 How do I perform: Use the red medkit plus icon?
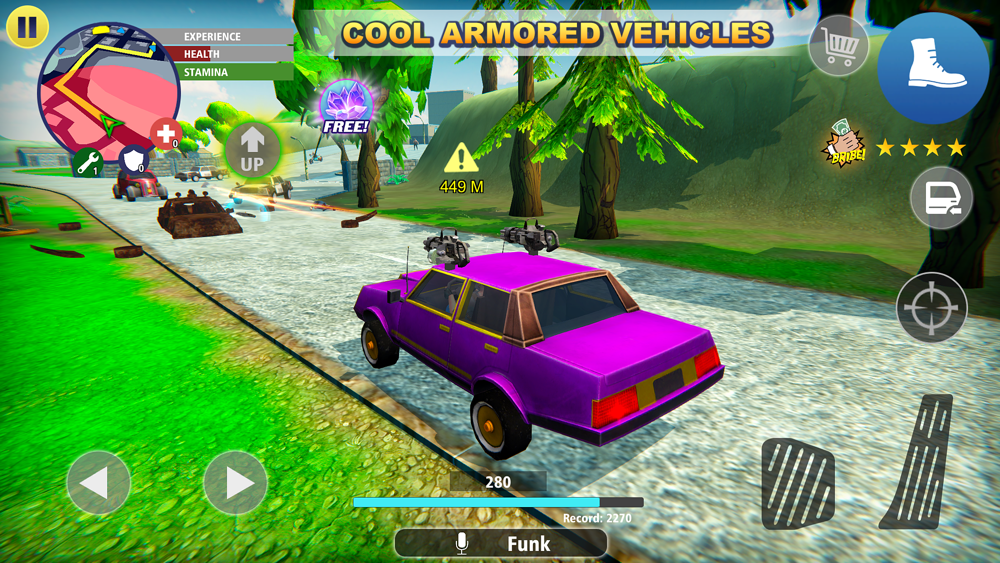[165, 134]
